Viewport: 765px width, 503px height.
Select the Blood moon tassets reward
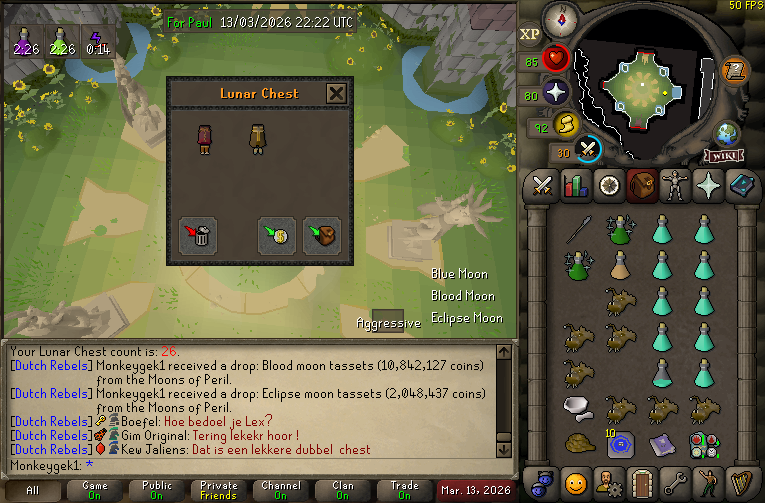(205, 138)
